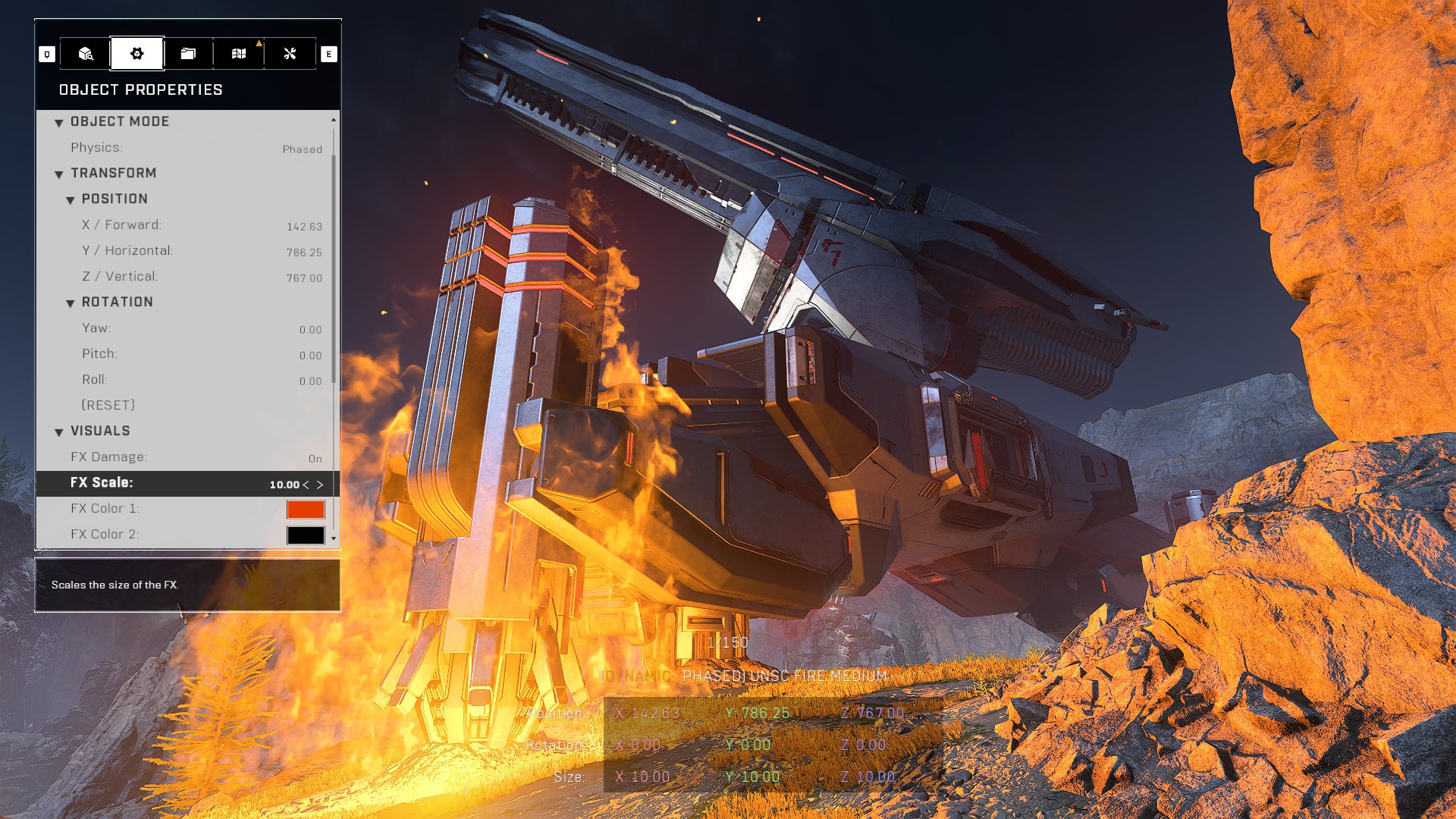Image resolution: width=1456 pixels, height=819 pixels.
Task: Collapse the ROTATION subsection
Action: tap(71, 303)
